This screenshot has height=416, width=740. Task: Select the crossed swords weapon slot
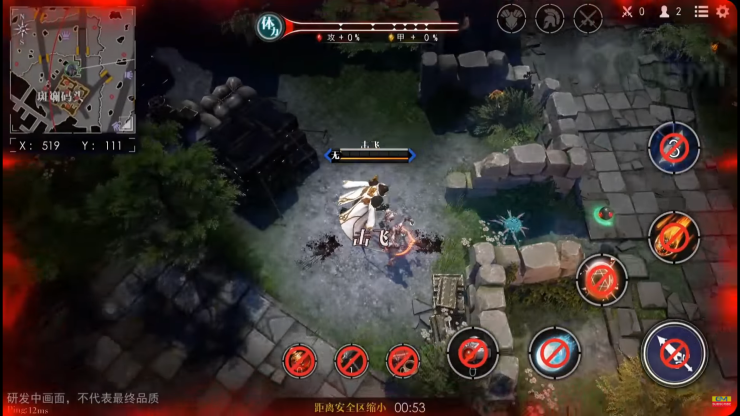click(587, 18)
